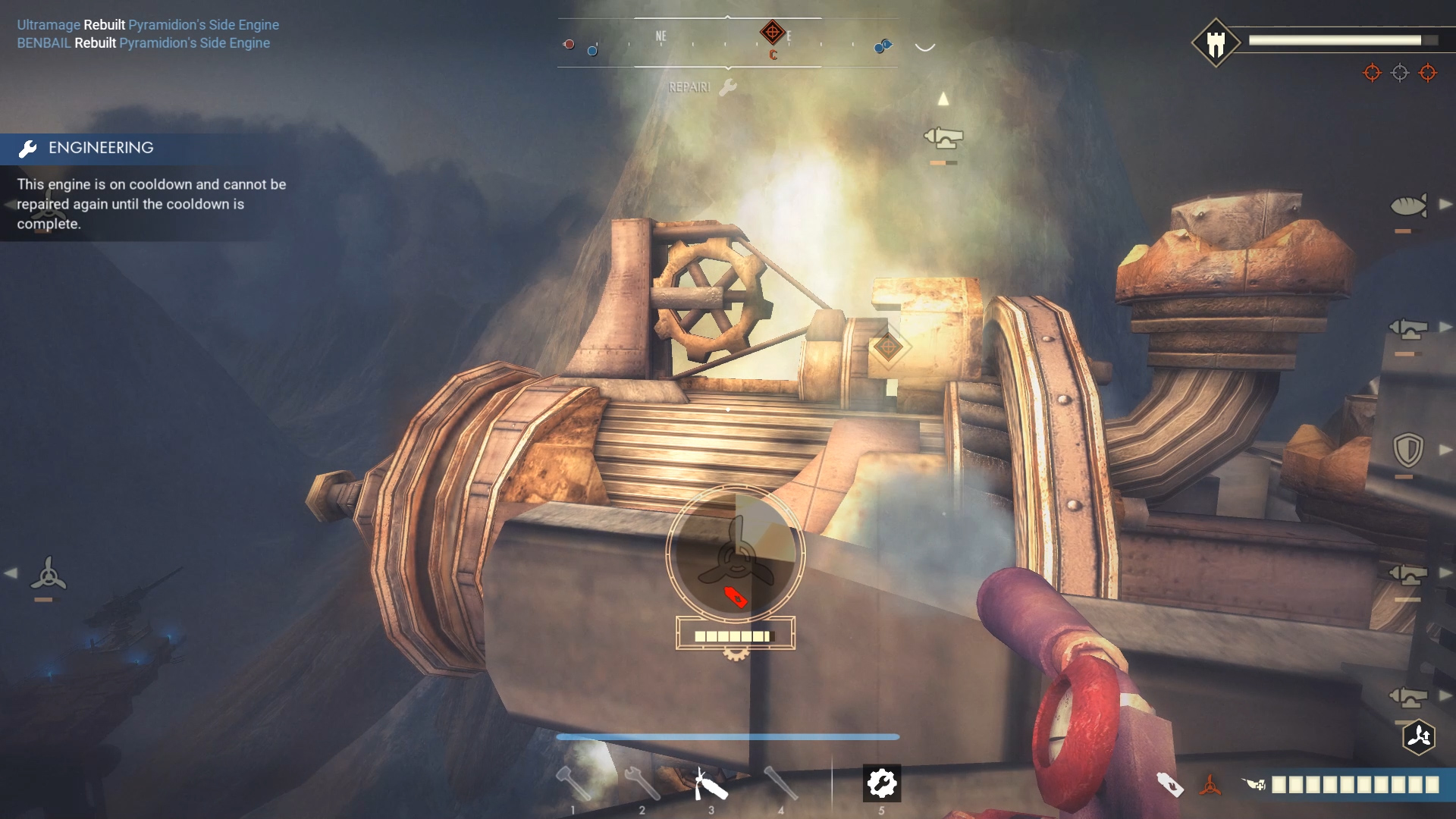
Task: Click the ship hull tower emblem
Action: click(1216, 43)
